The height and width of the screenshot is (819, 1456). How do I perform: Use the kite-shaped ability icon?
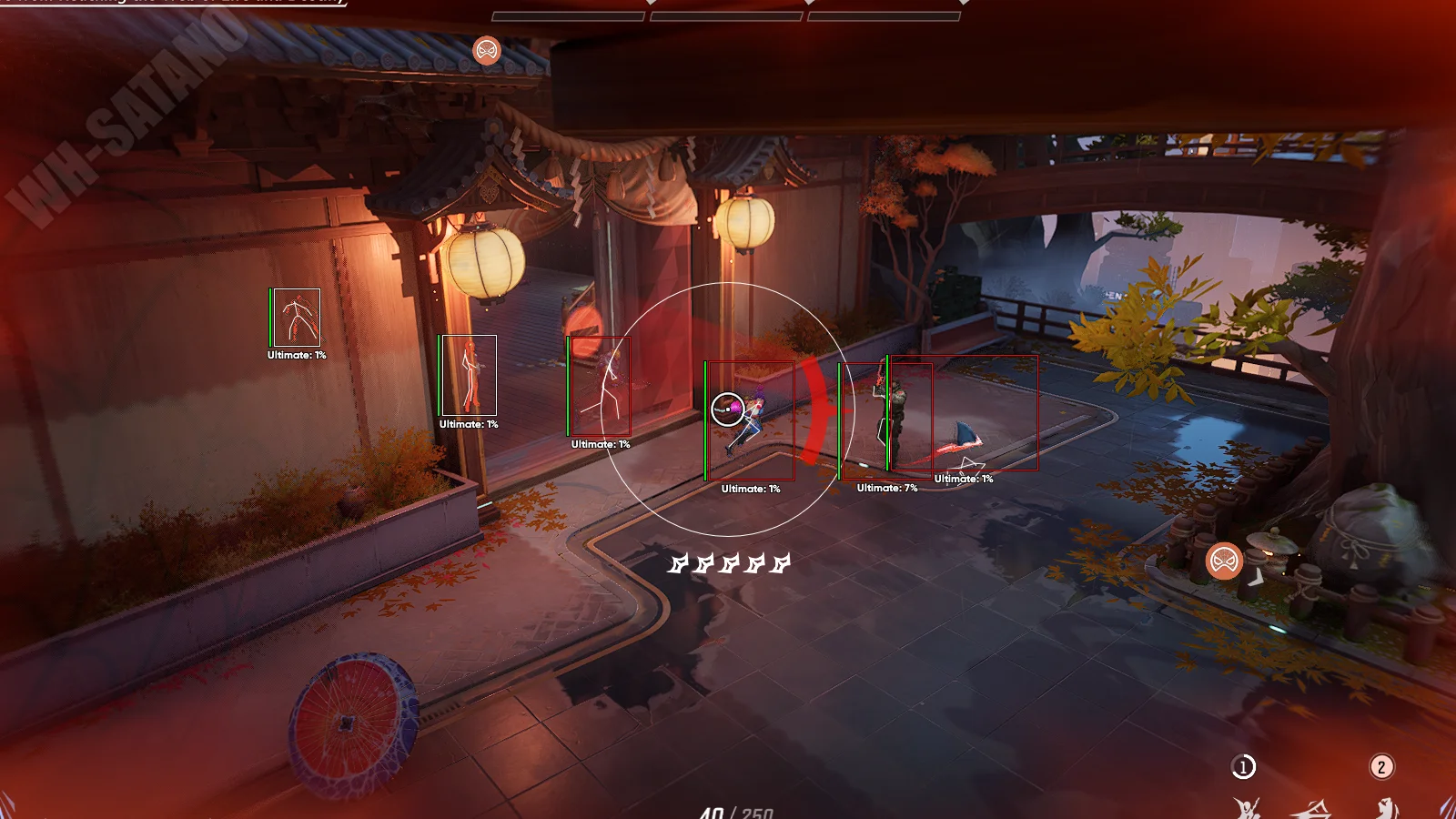pos(1312,809)
